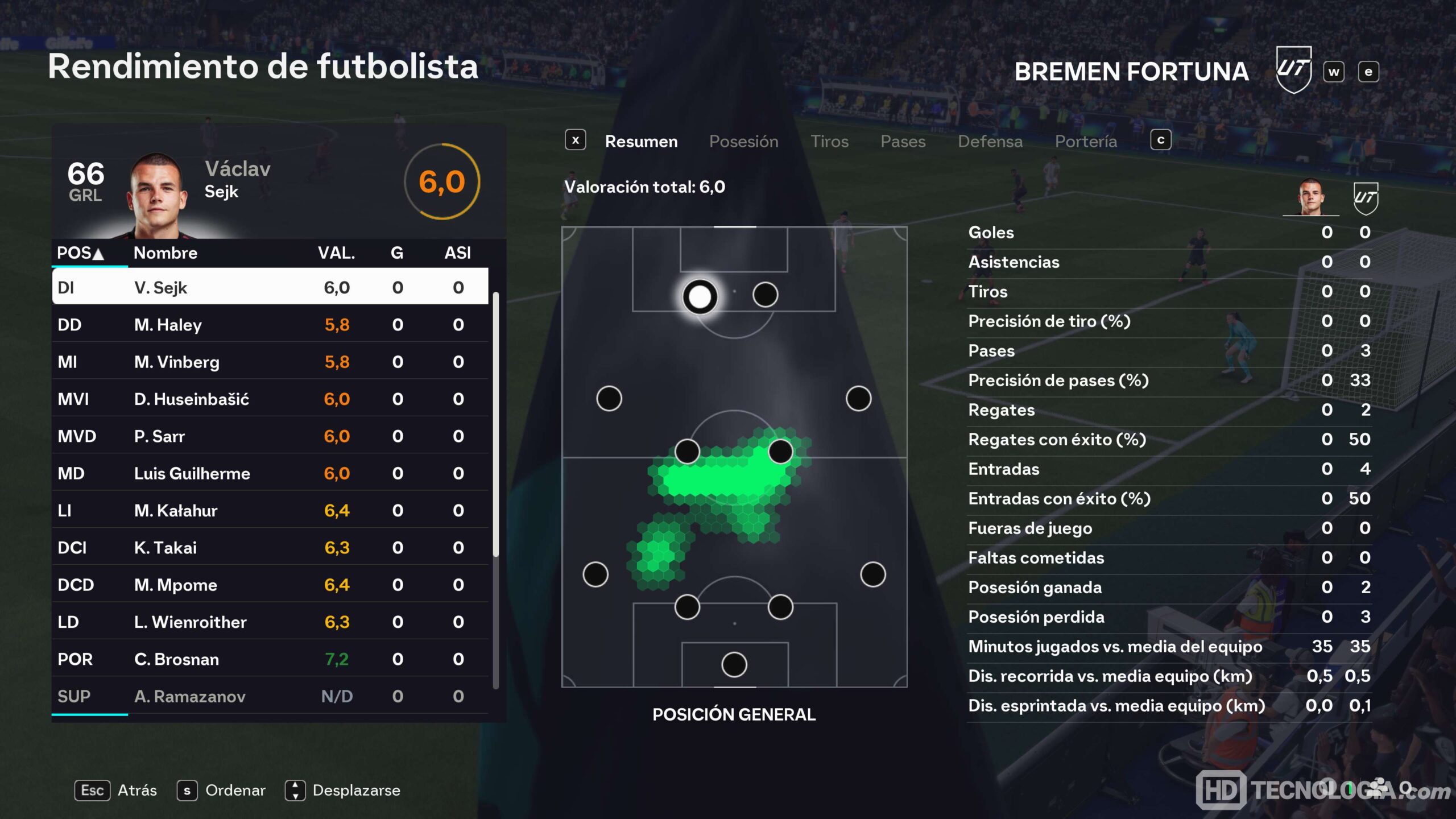Select D. Huseinbašić from the list
This screenshot has height=819, width=1456.
pos(270,399)
